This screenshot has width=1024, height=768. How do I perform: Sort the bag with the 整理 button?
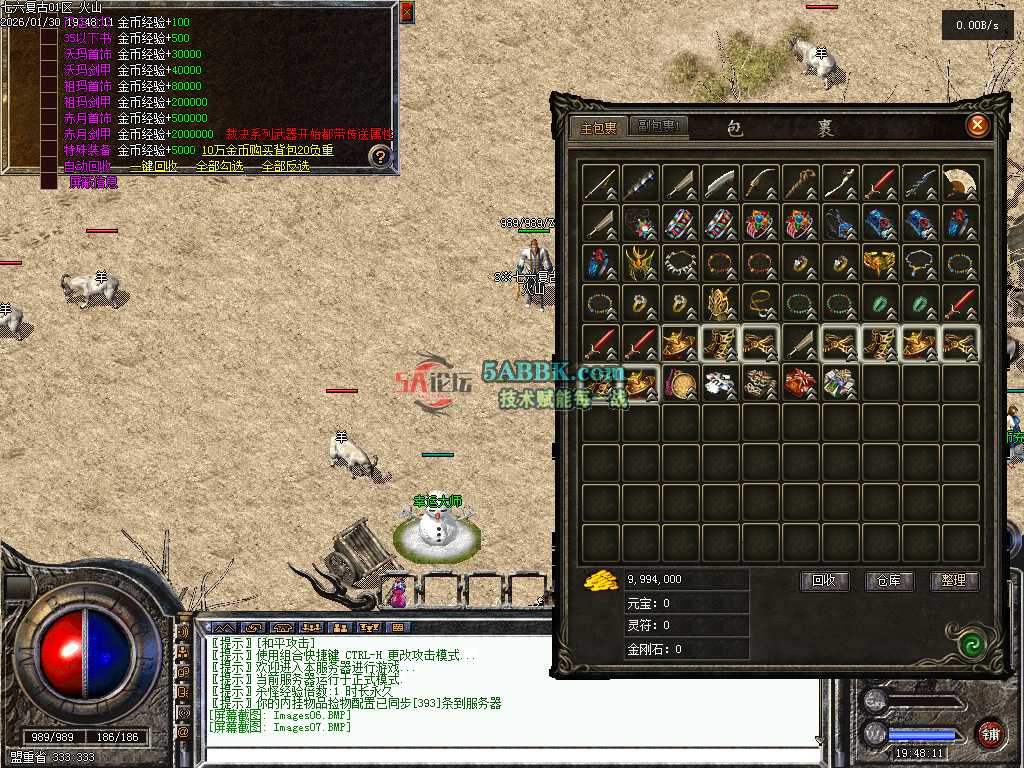click(x=954, y=581)
